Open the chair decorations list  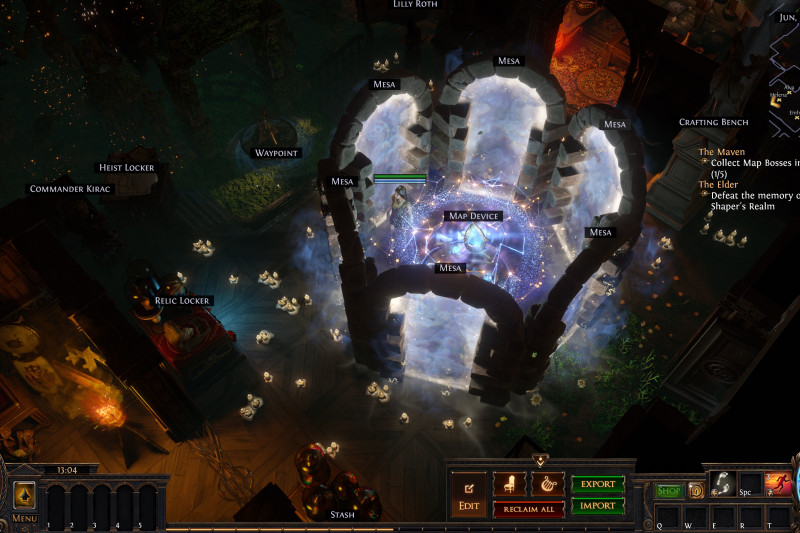coord(510,484)
